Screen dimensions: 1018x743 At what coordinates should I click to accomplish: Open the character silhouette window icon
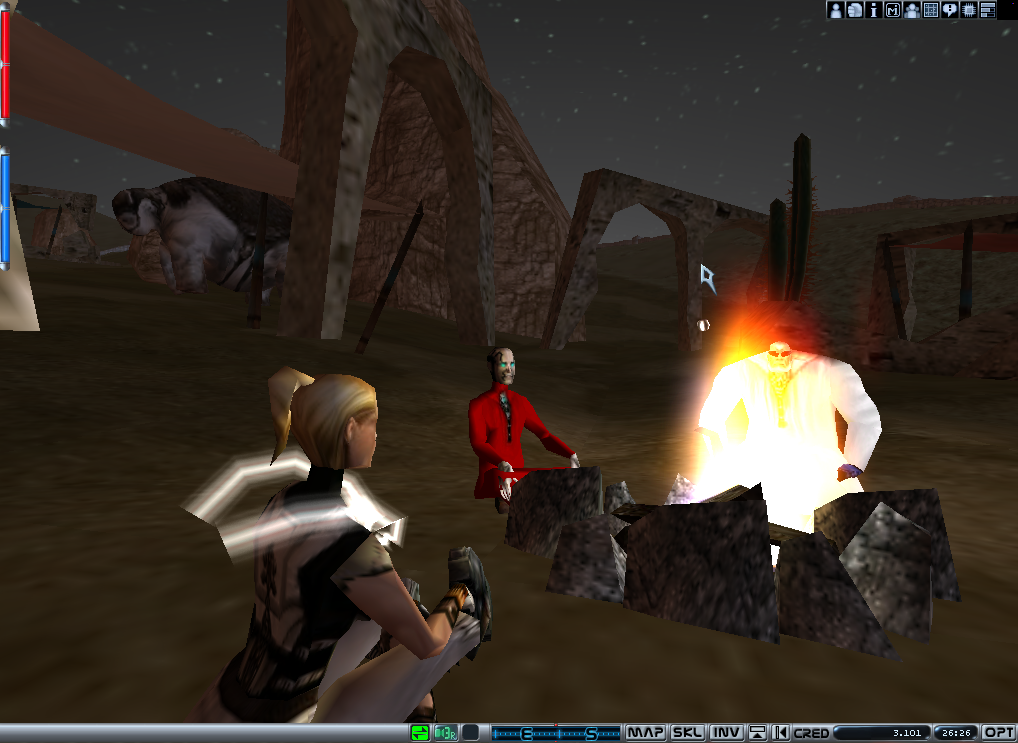click(835, 10)
